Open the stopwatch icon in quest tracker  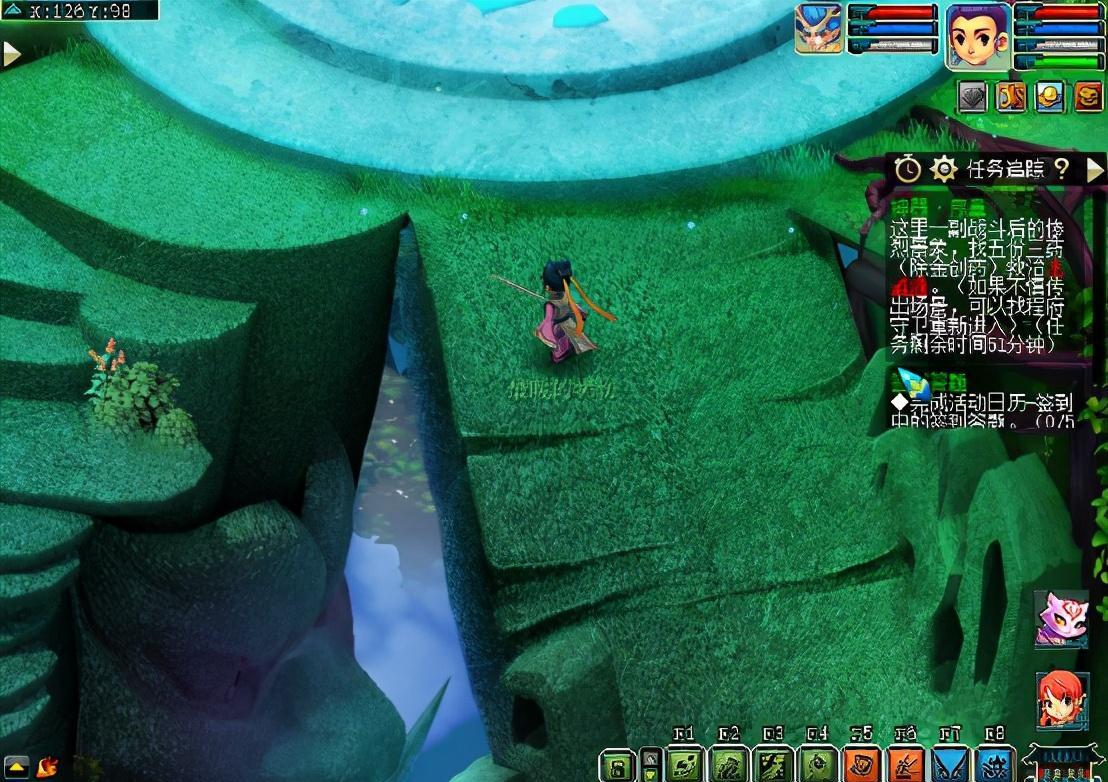coord(908,169)
